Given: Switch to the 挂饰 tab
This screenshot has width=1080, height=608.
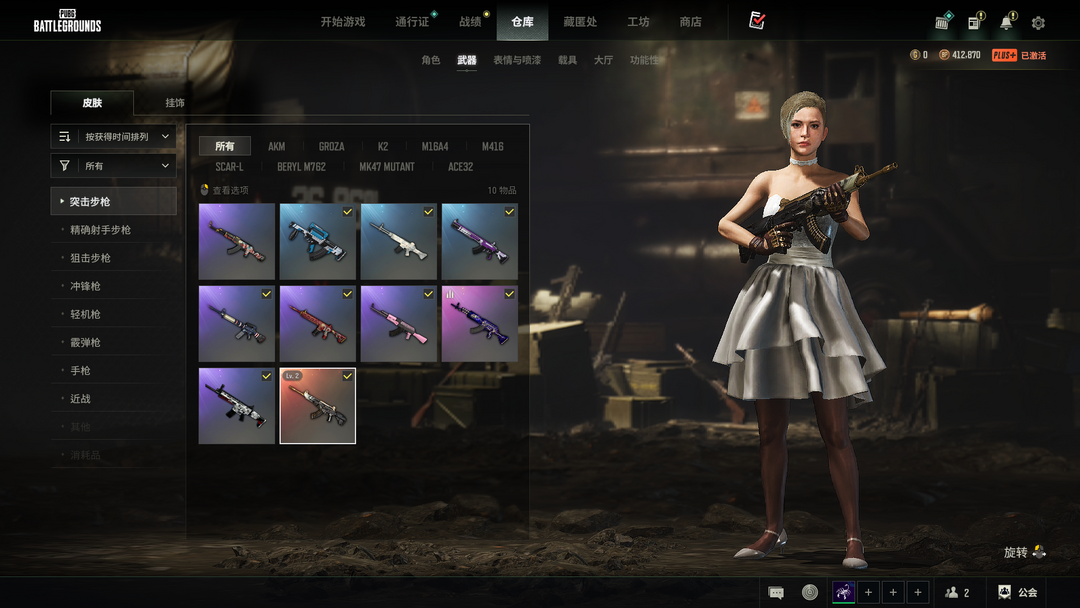Looking at the screenshot, I should pyautogui.click(x=175, y=103).
